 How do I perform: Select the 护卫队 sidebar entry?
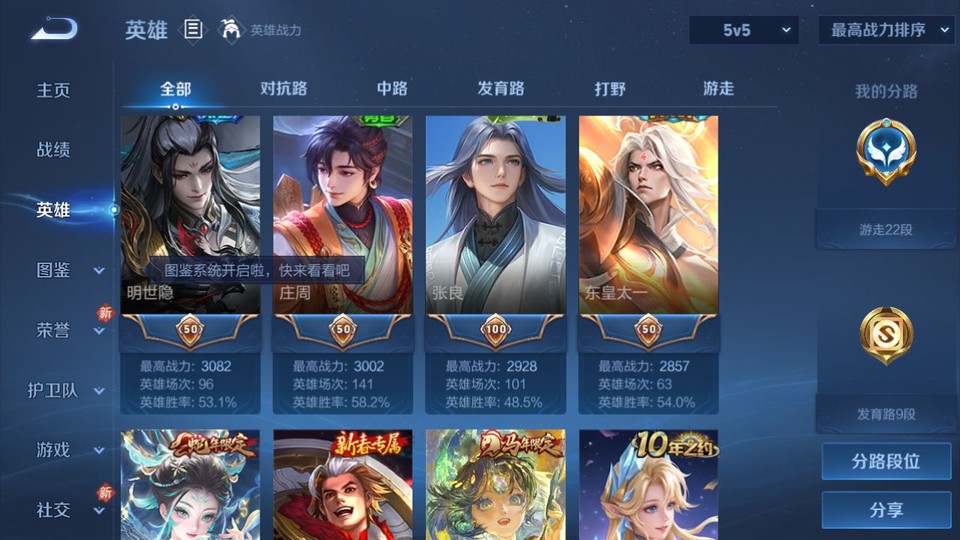tap(66, 390)
